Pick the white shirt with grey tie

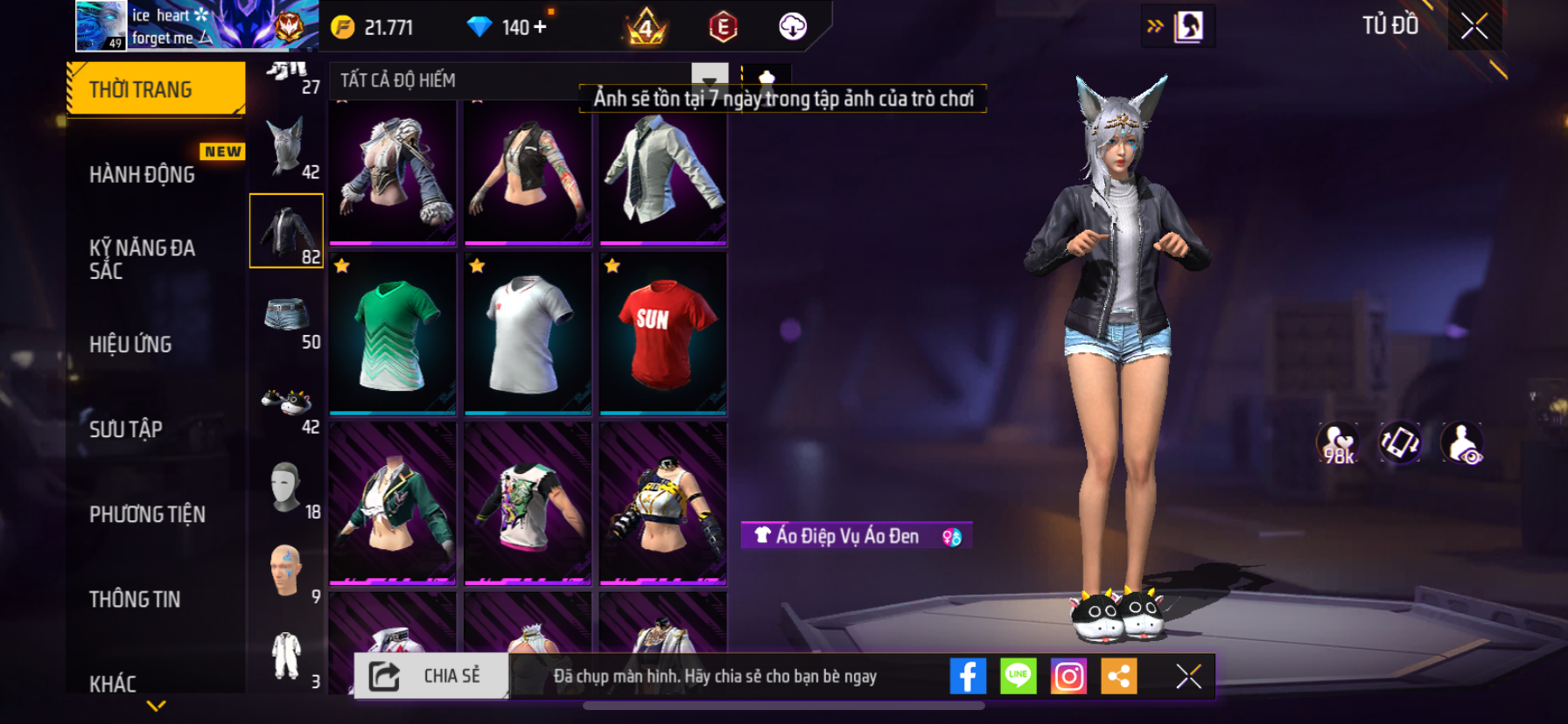[662, 174]
